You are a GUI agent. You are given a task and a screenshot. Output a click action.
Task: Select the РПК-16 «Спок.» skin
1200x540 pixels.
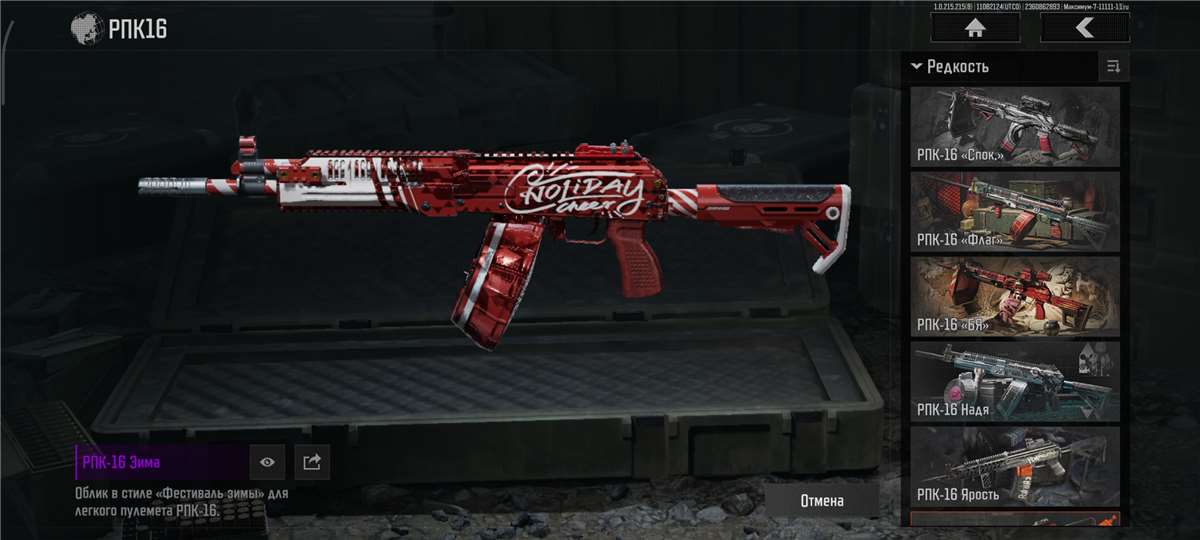click(1015, 126)
